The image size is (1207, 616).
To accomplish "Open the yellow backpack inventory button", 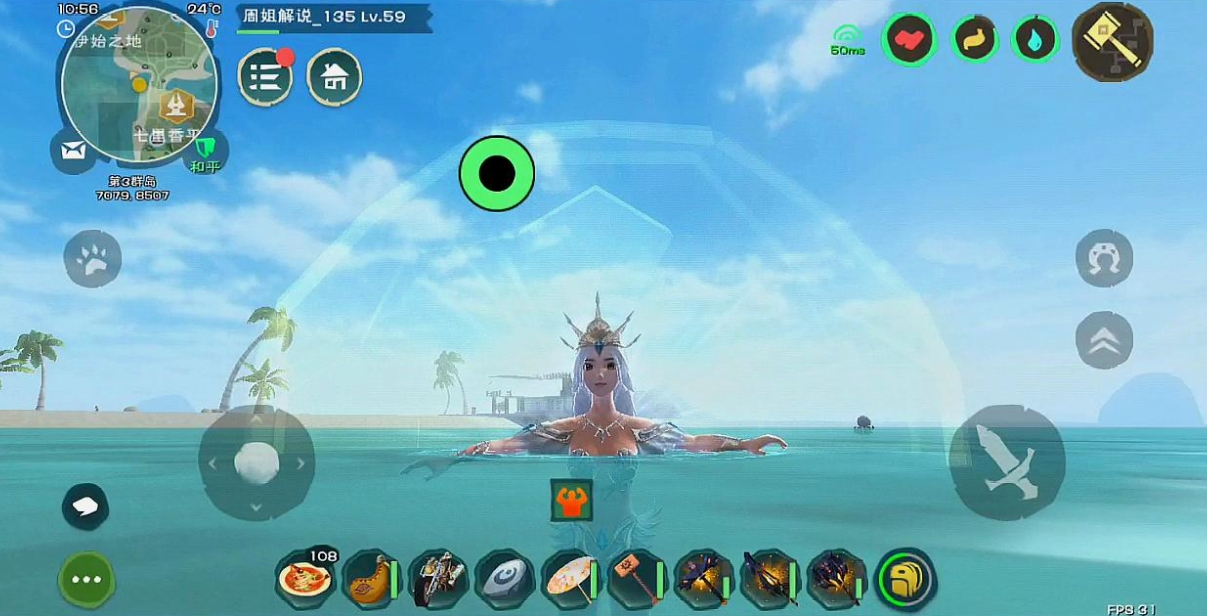I will pos(905,578).
